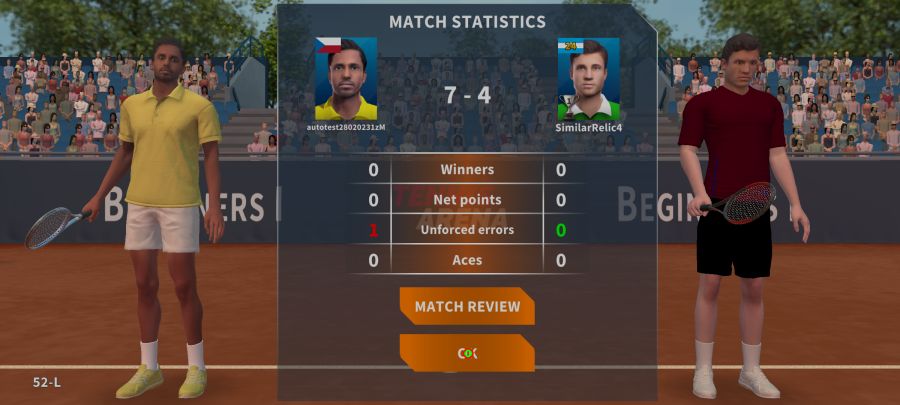This screenshot has height=405, width=900.
Task: Select SimilarRelic4 player portrait
Action: tap(588, 79)
